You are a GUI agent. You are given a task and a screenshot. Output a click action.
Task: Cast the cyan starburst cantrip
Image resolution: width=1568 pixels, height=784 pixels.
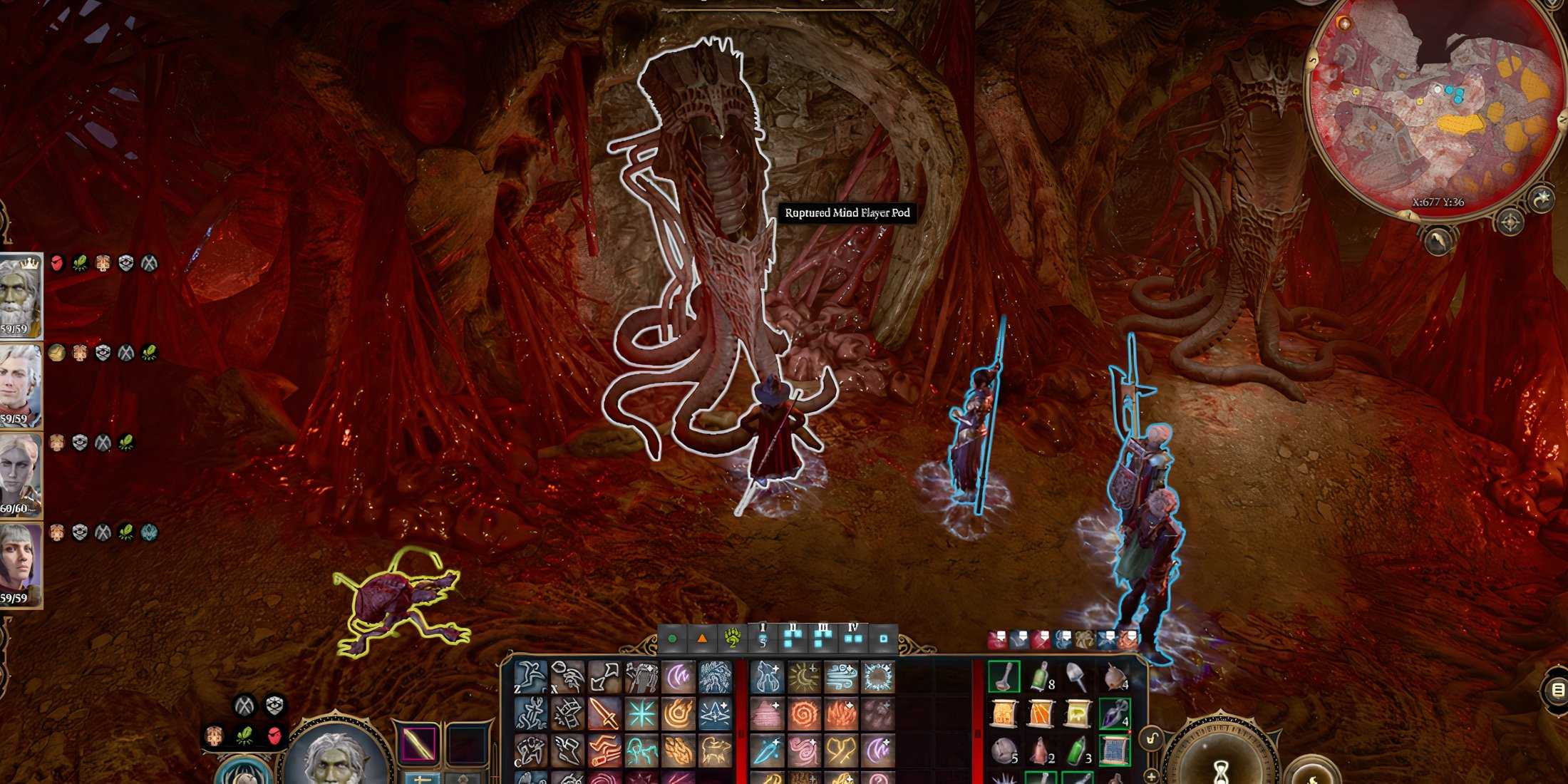tap(641, 713)
